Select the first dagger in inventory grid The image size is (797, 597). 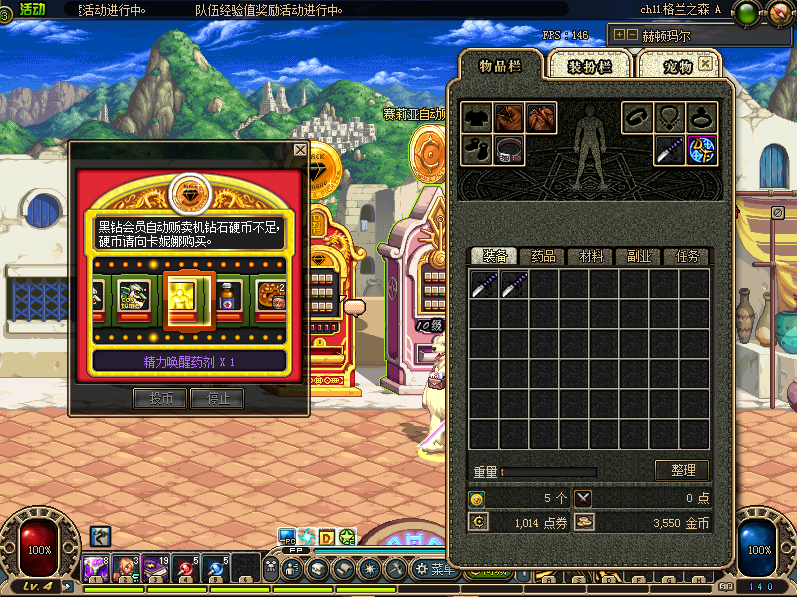pos(485,285)
